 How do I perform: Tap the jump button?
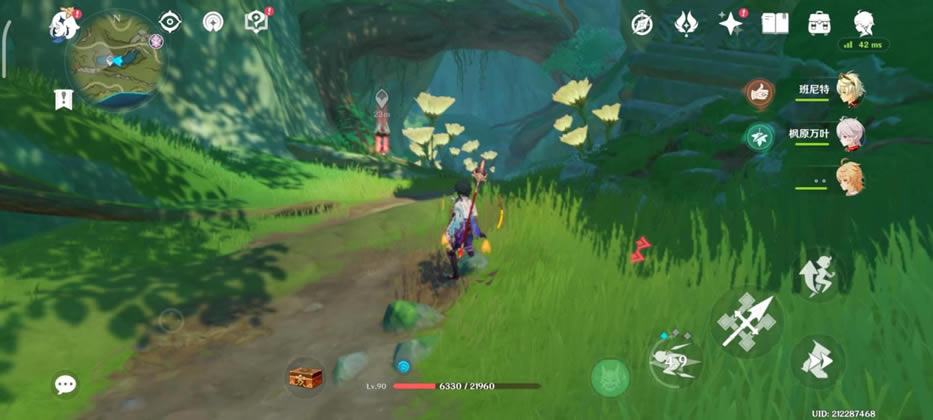tap(819, 274)
